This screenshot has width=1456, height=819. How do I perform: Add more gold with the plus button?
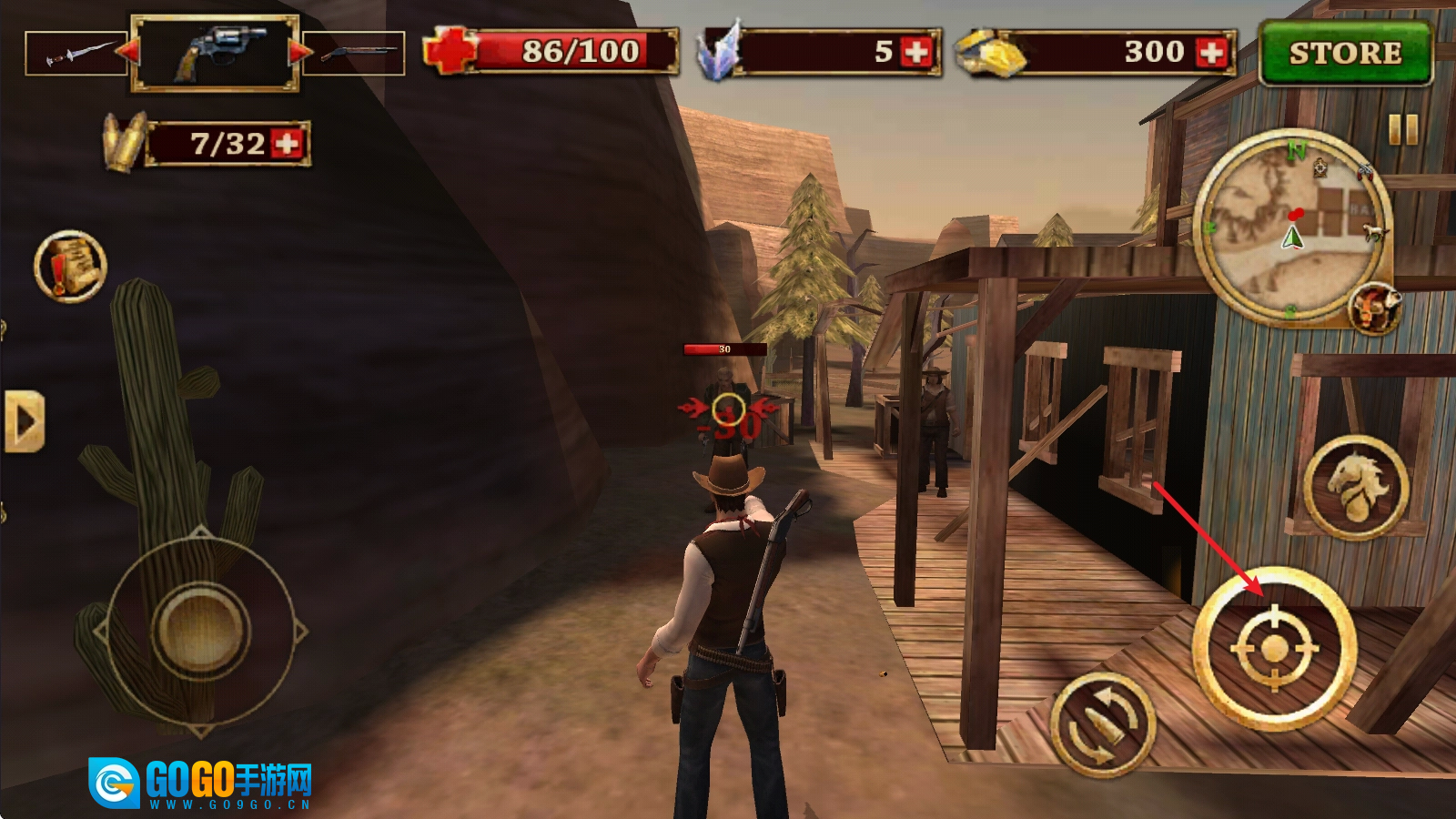coord(1211,52)
